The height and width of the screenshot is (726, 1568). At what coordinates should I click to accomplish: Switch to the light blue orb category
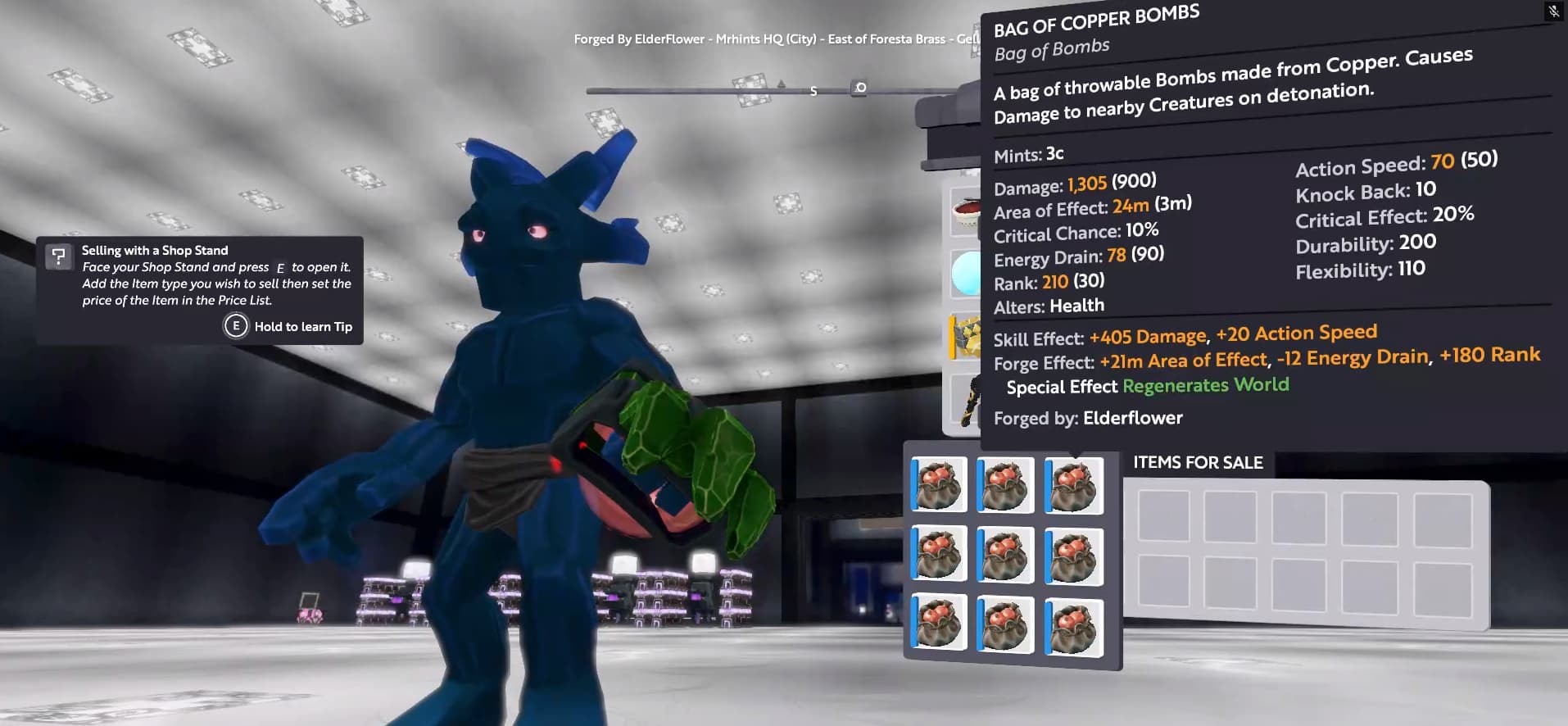pos(967,274)
